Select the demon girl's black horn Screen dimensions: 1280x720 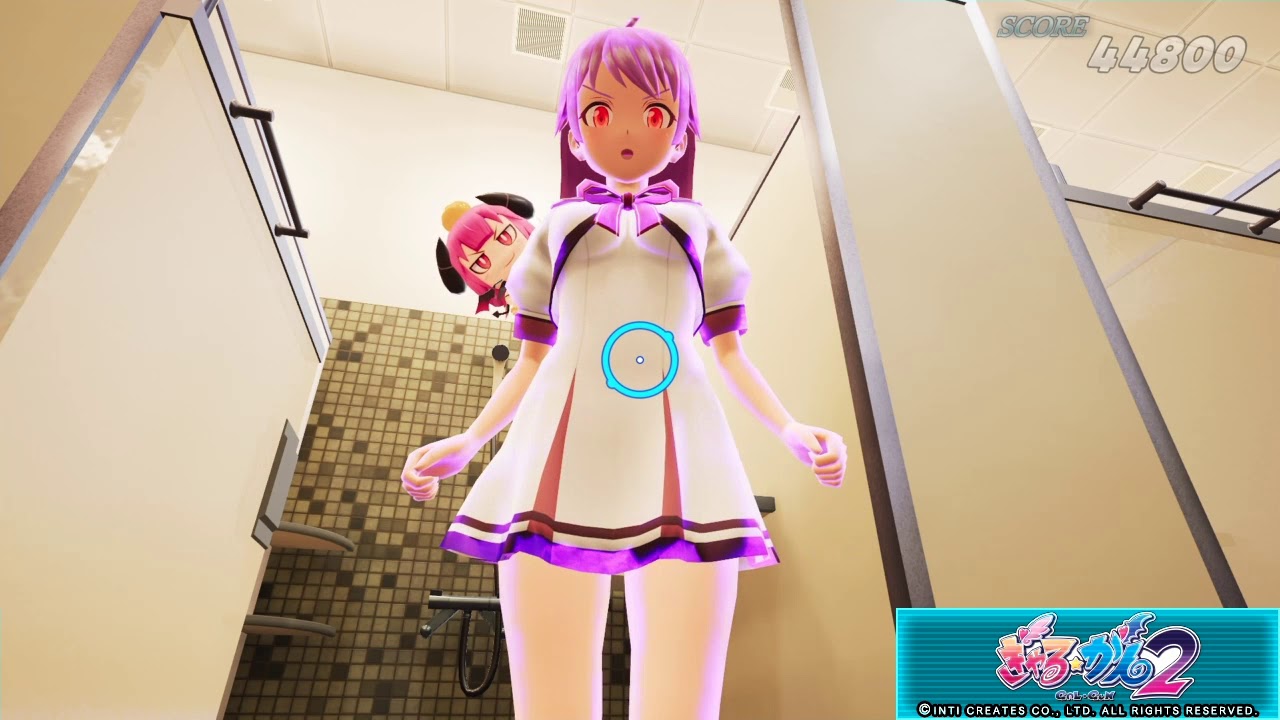507,203
